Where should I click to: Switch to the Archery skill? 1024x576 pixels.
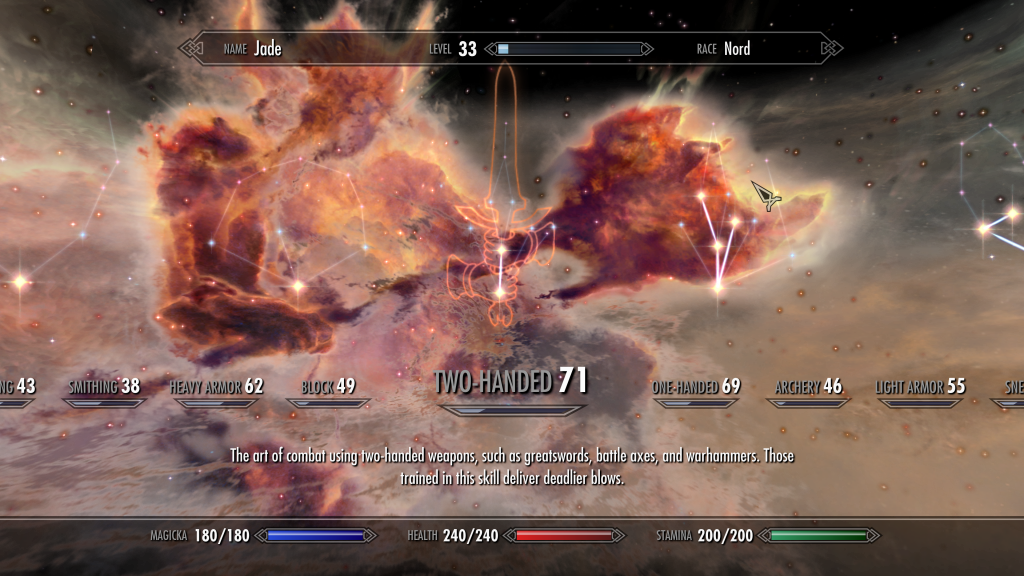808,387
